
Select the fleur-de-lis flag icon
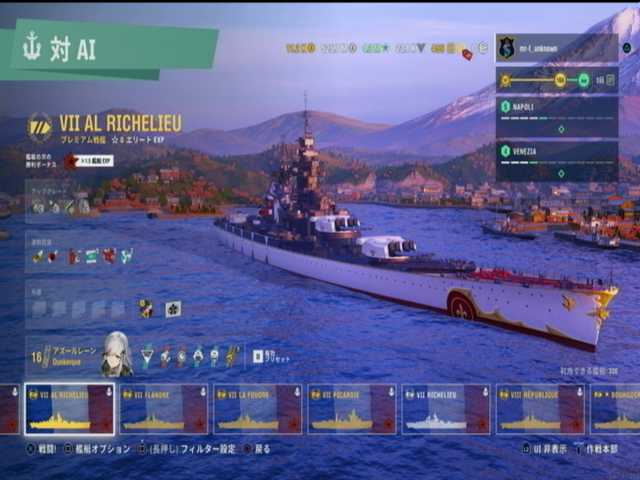pos(172,309)
